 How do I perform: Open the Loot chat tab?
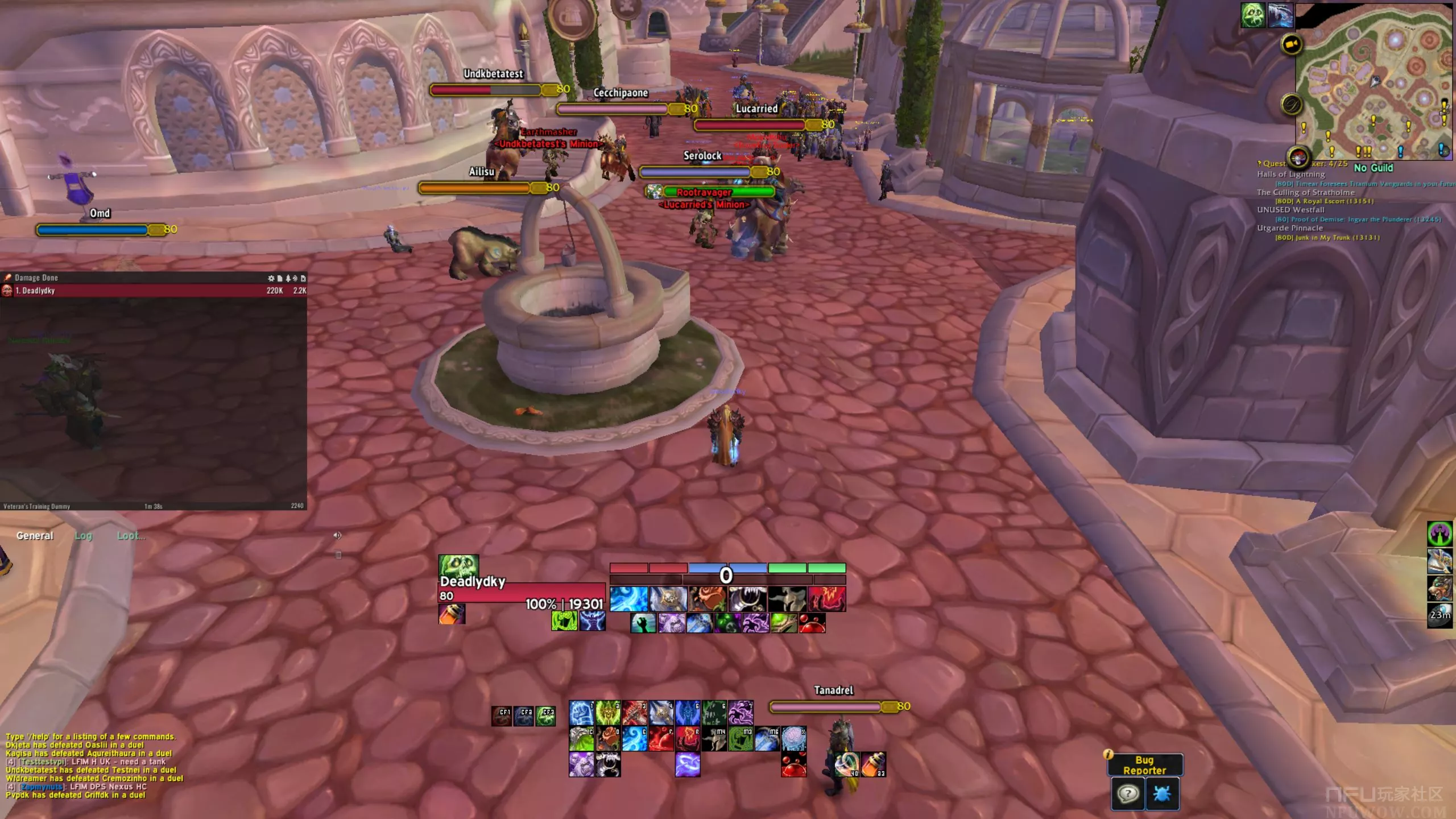tap(131, 536)
